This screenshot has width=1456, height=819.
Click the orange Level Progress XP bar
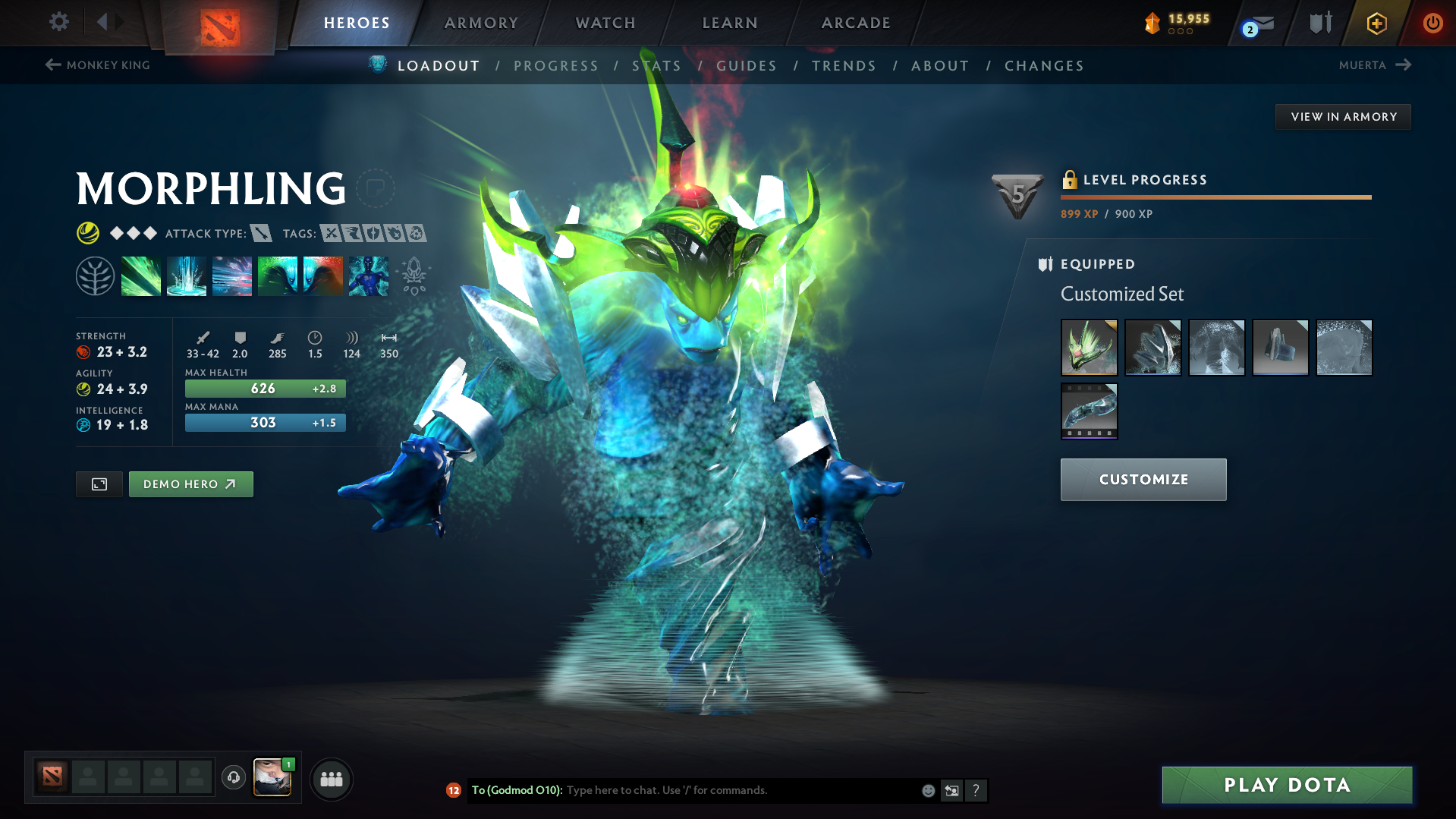pos(1215,197)
